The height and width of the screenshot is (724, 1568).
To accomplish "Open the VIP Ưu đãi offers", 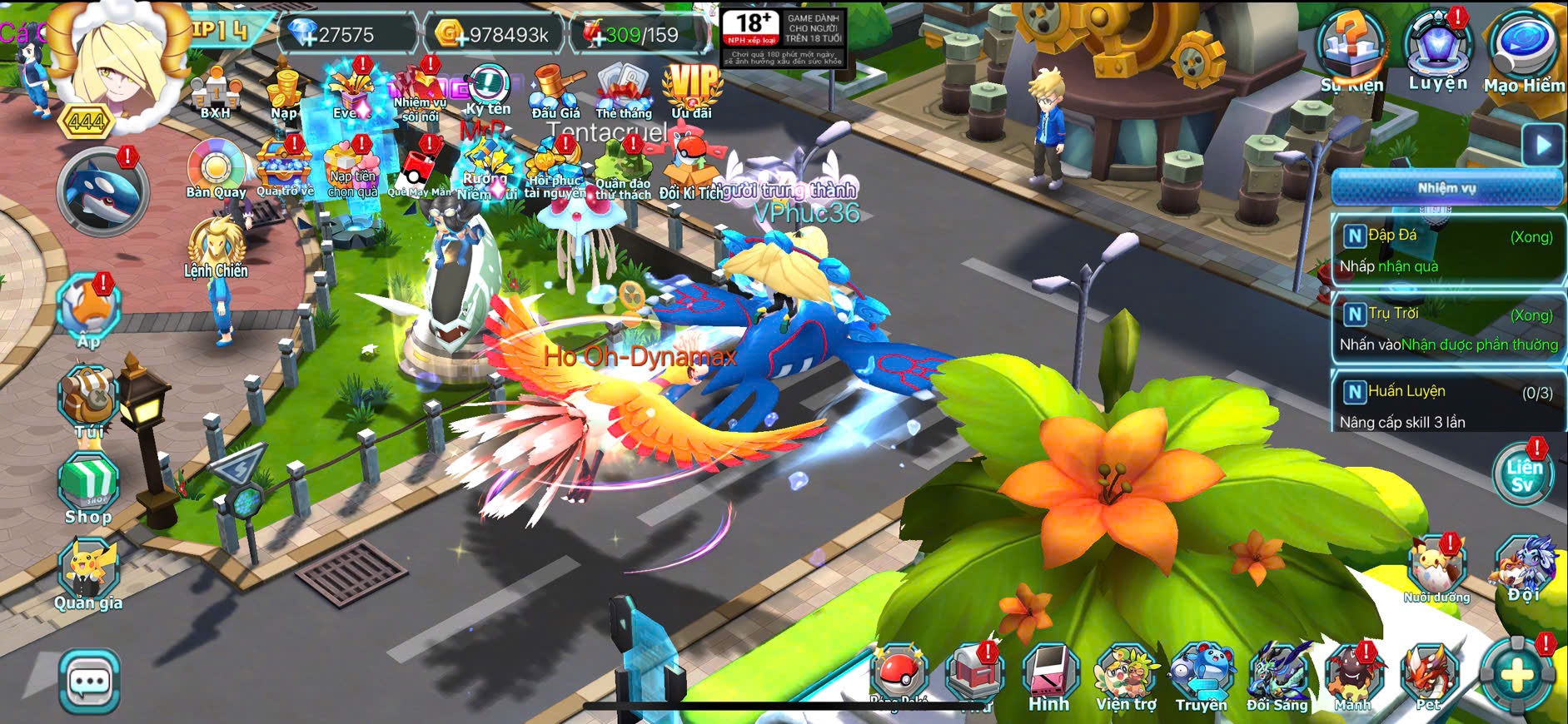I will coord(691,90).
